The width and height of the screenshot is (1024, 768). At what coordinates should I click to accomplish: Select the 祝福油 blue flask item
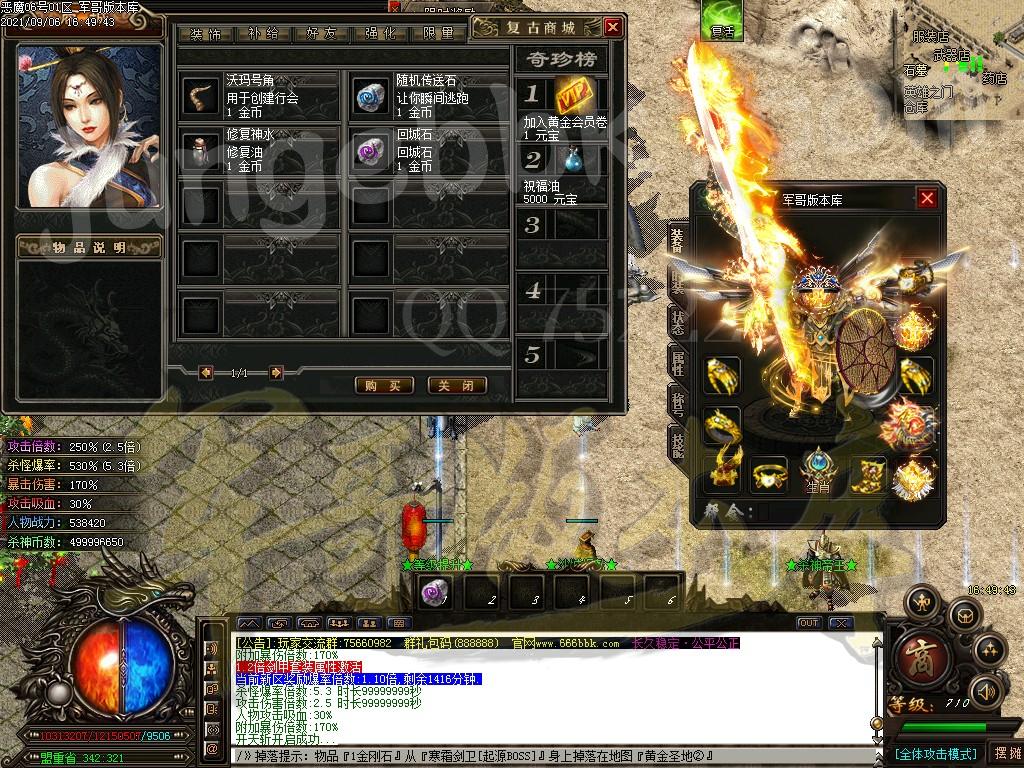pyautogui.click(x=574, y=160)
